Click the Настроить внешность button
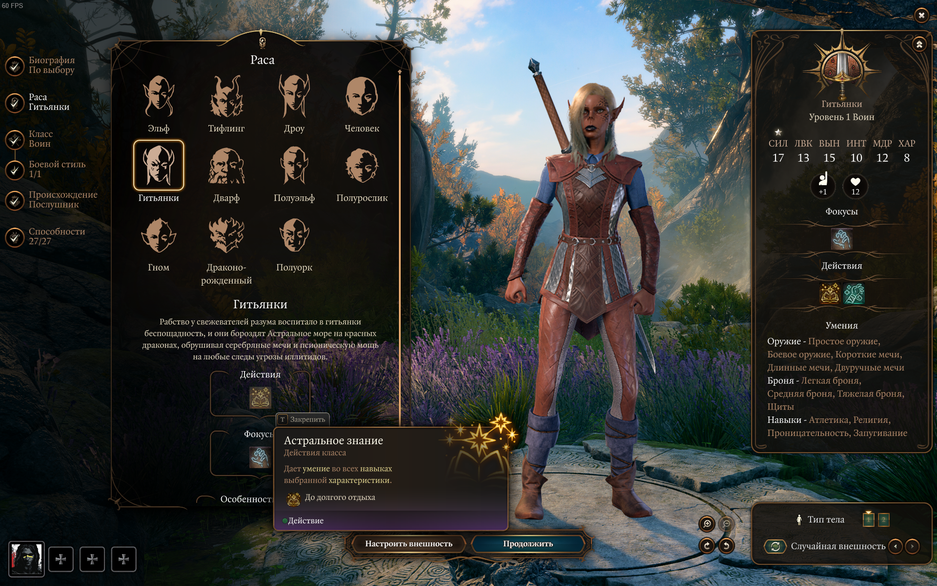The image size is (937, 586). point(408,544)
